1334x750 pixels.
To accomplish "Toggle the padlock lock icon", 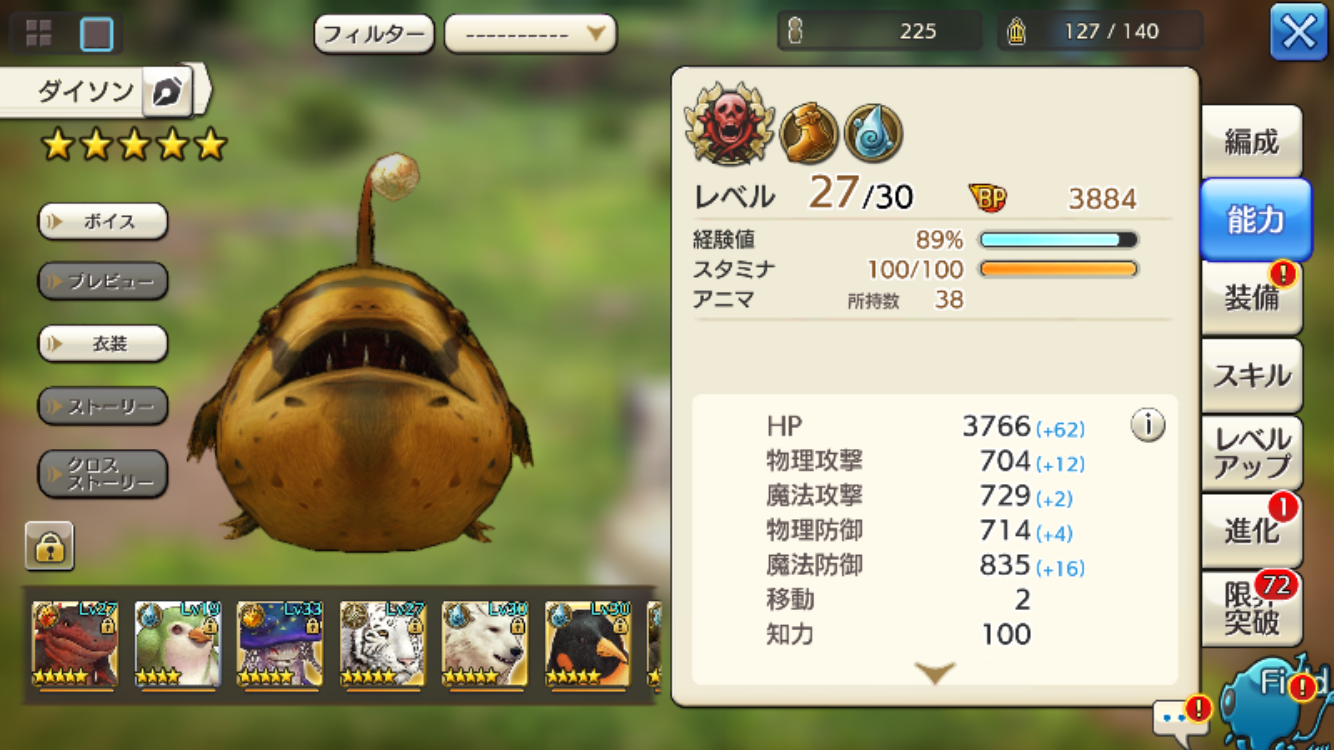I will coord(50,546).
